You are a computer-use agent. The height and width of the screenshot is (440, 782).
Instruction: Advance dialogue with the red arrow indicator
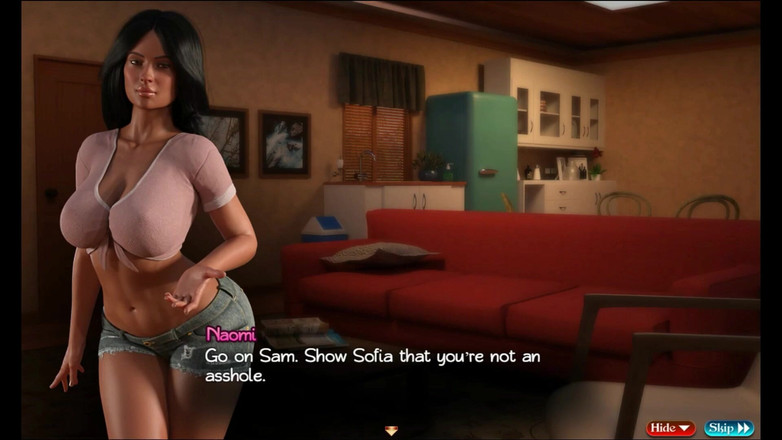click(391, 431)
